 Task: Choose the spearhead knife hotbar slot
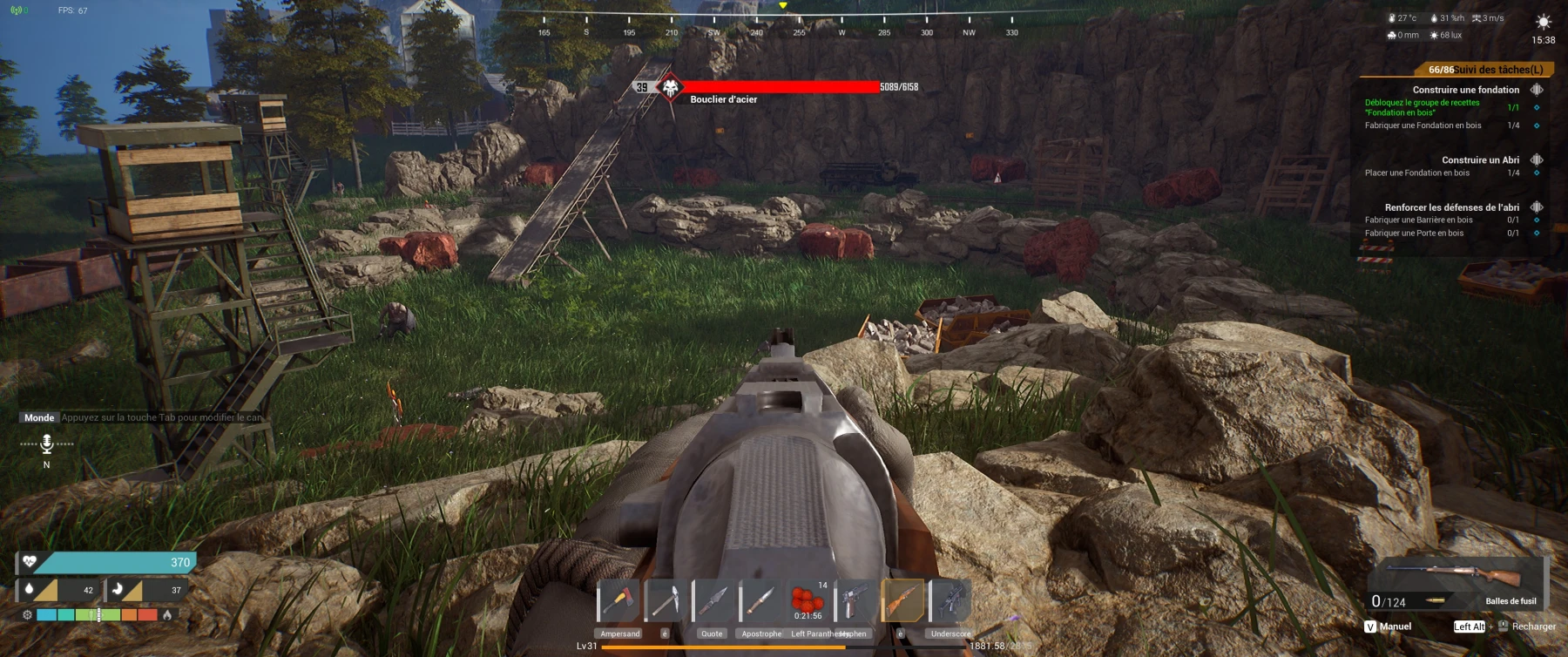tap(713, 601)
